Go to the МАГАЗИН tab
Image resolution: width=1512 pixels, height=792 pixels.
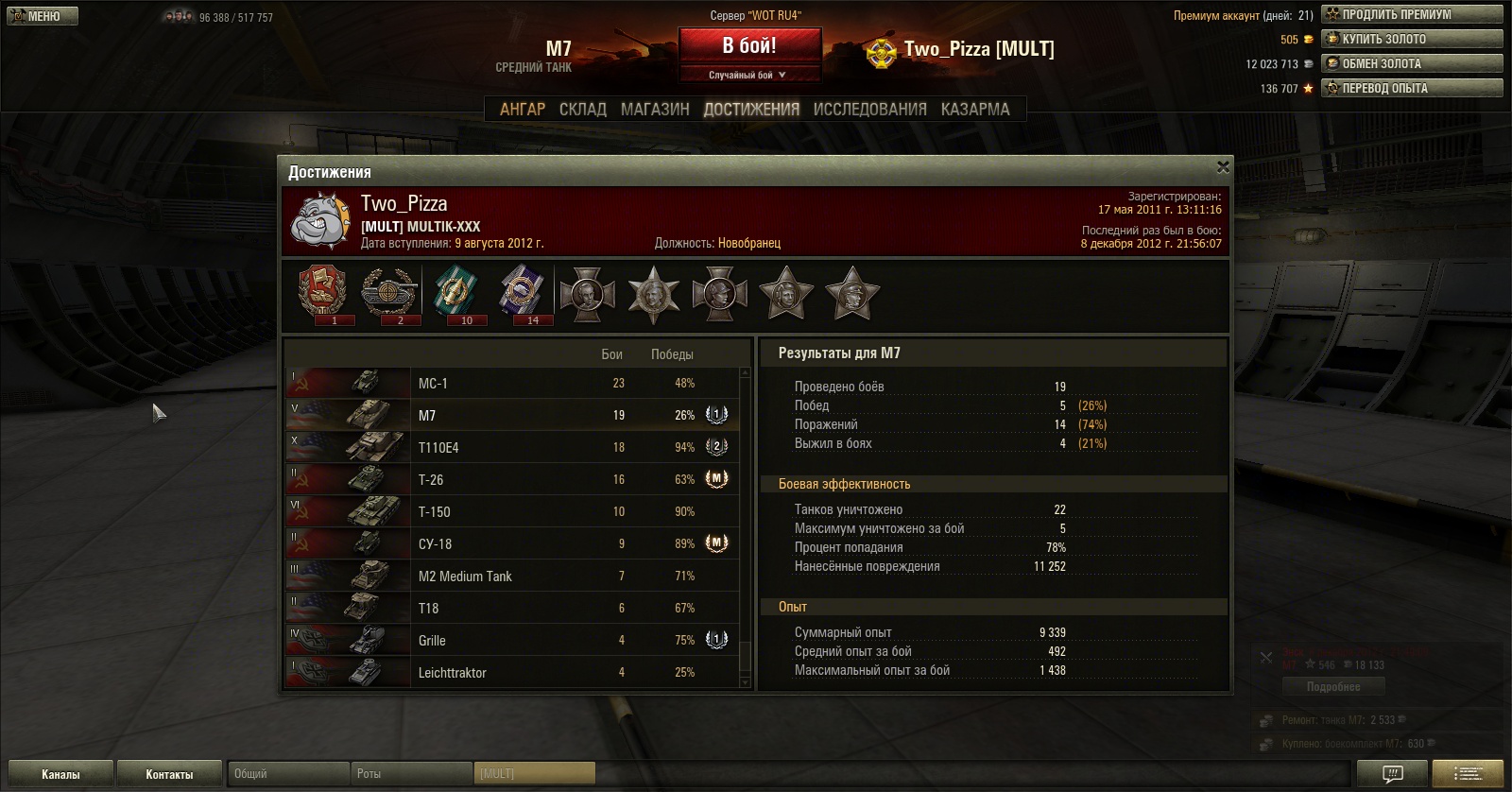tap(655, 110)
